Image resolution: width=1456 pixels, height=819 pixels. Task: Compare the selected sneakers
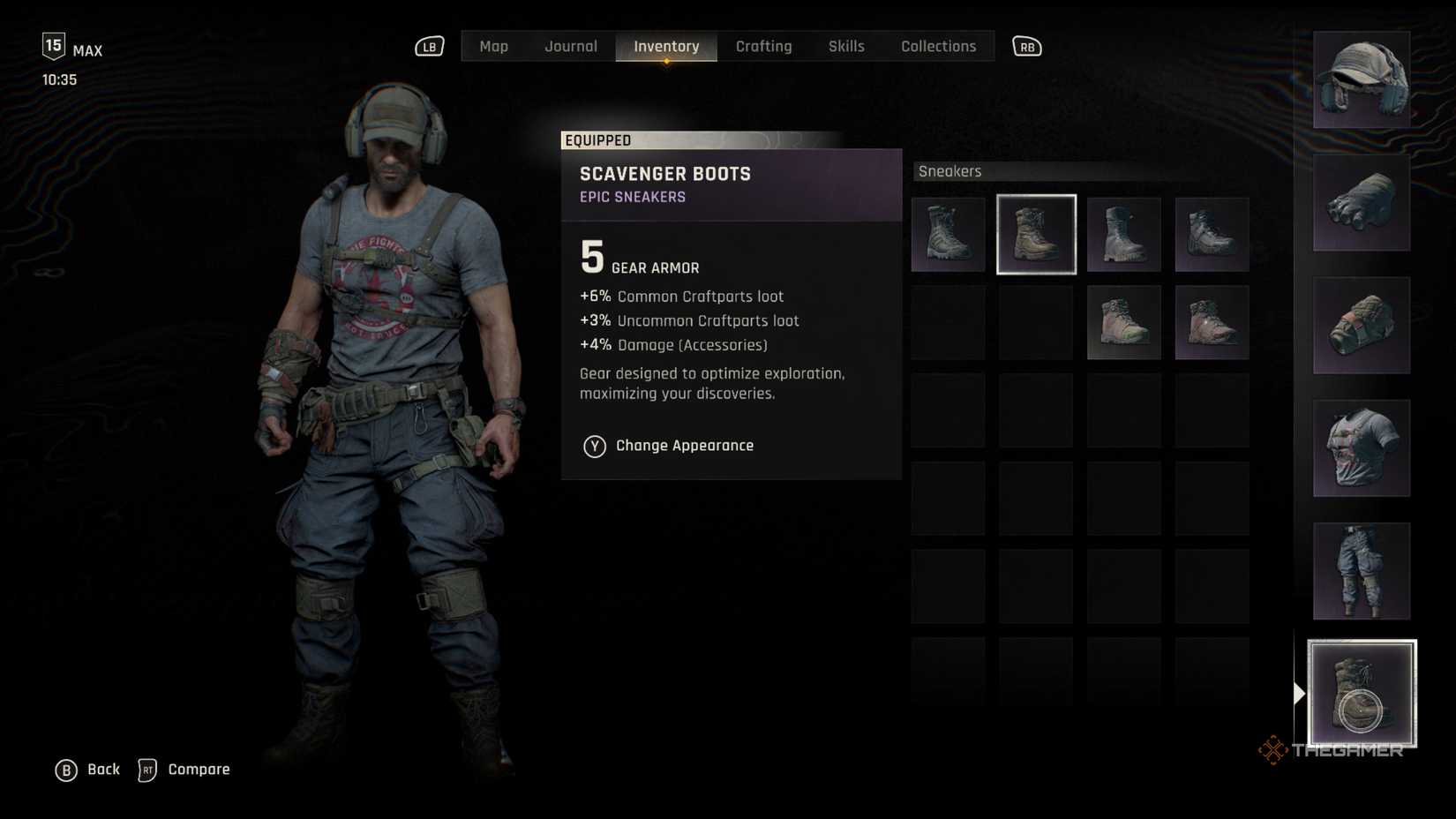pos(184,770)
